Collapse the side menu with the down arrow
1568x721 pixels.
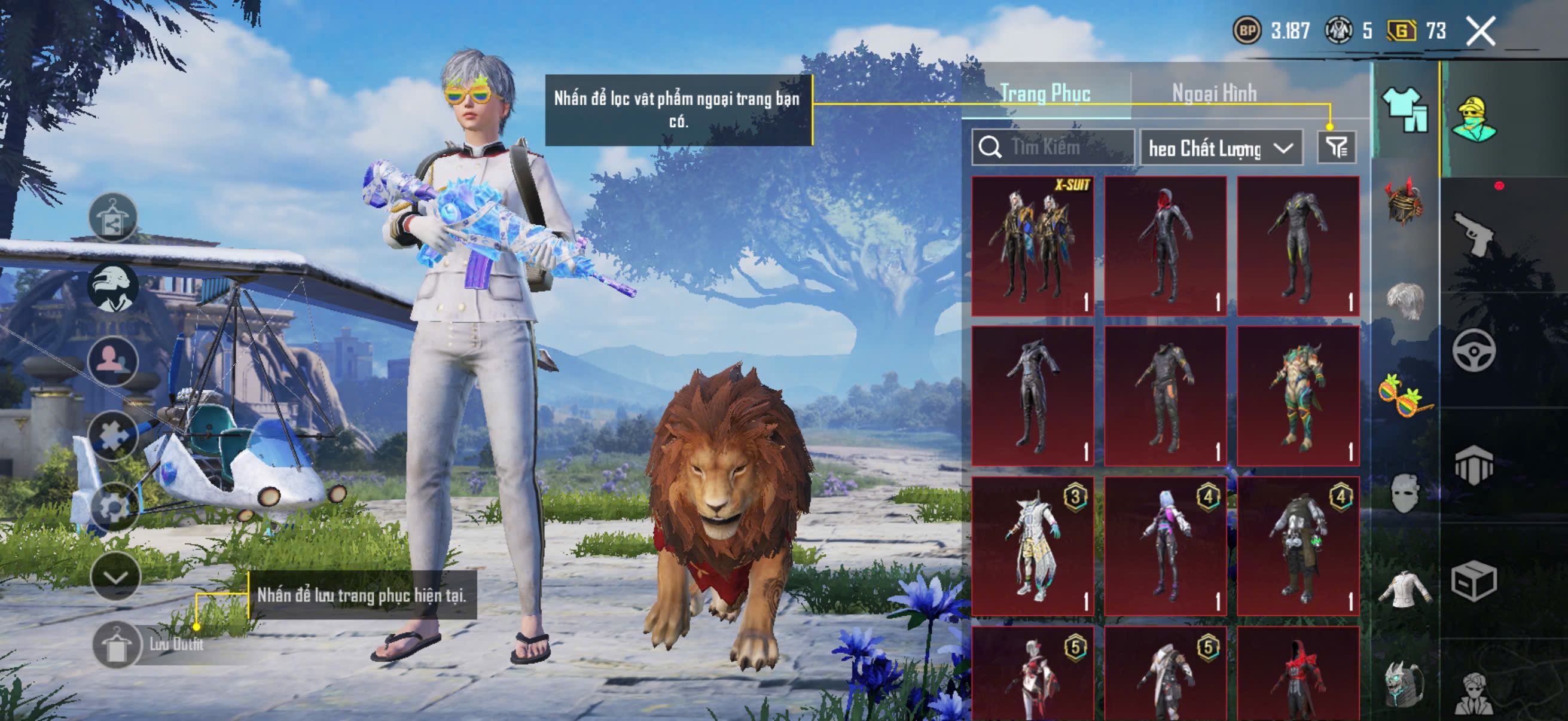pyautogui.click(x=115, y=576)
